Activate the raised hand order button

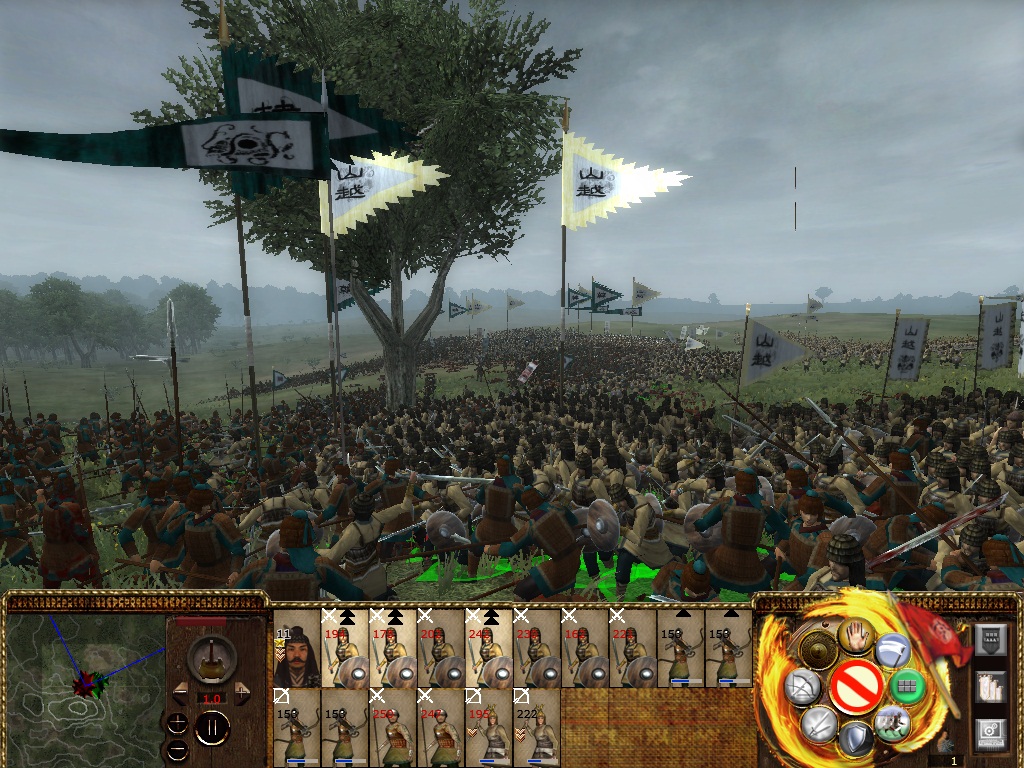click(855, 635)
